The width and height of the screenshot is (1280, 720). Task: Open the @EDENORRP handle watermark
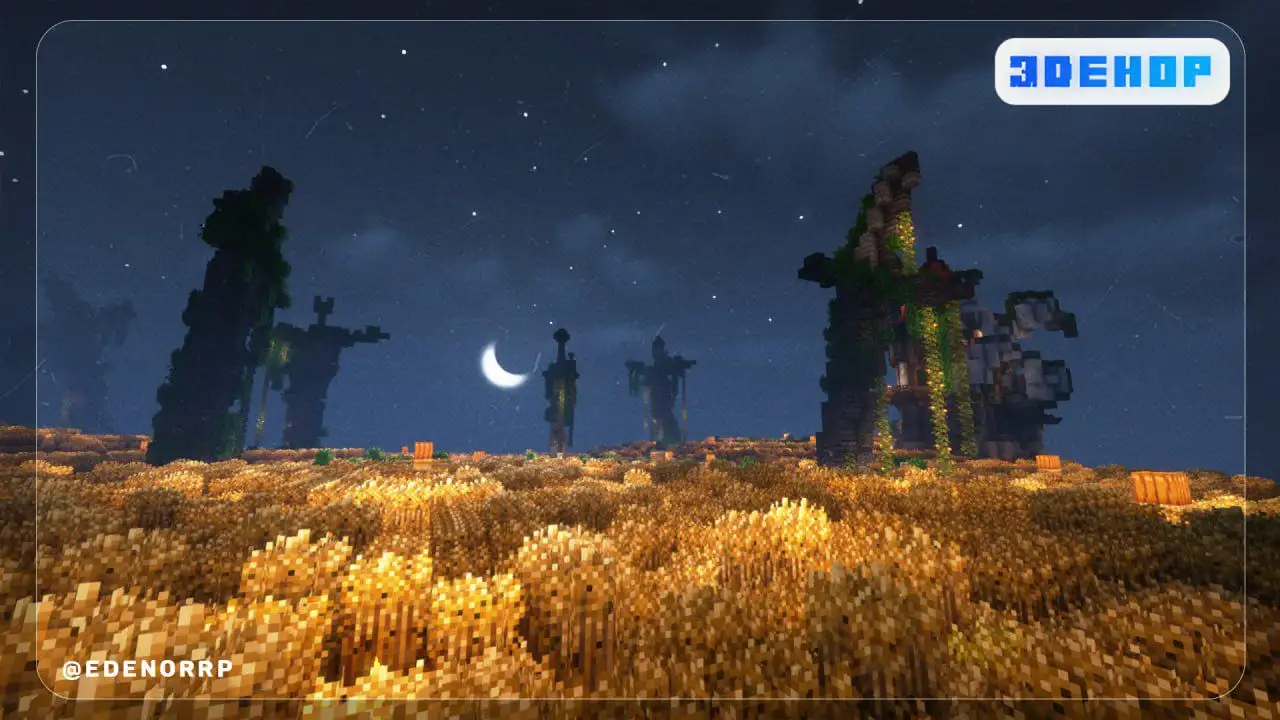click(x=147, y=669)
